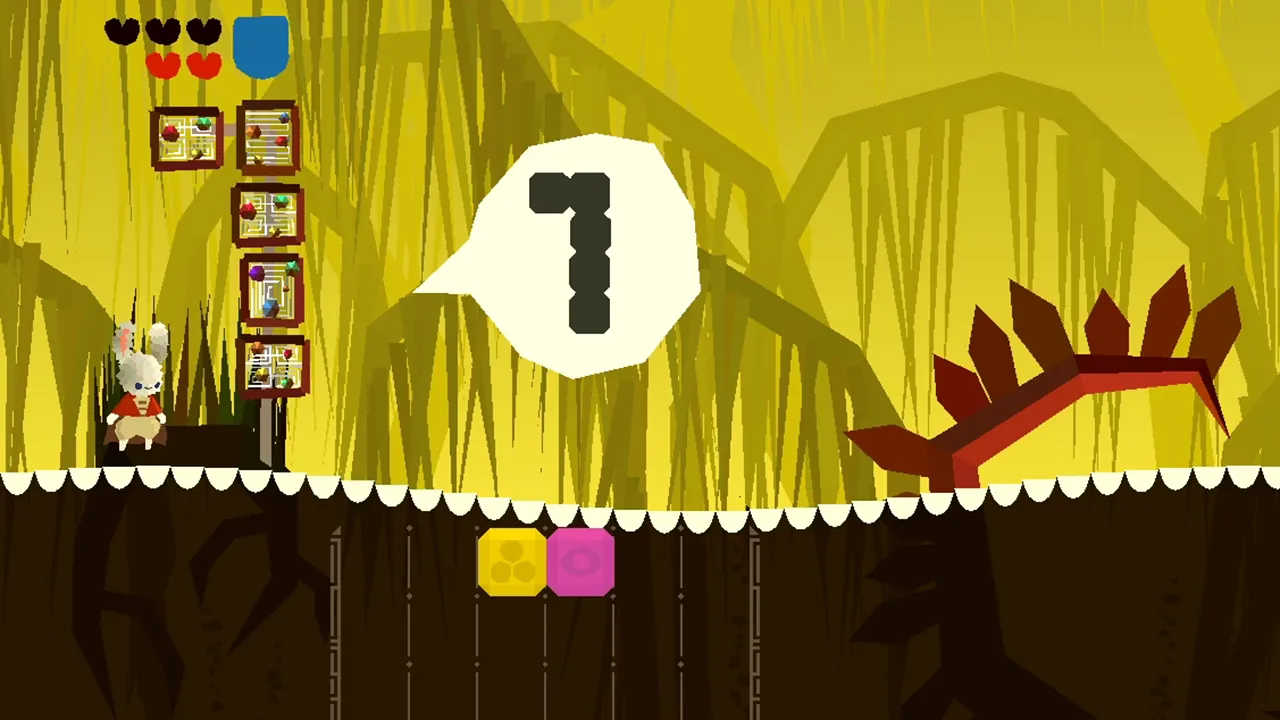Open the maze tile directly under the blue badge
This screenshot has width=1280, height=720.
(267, 138)
